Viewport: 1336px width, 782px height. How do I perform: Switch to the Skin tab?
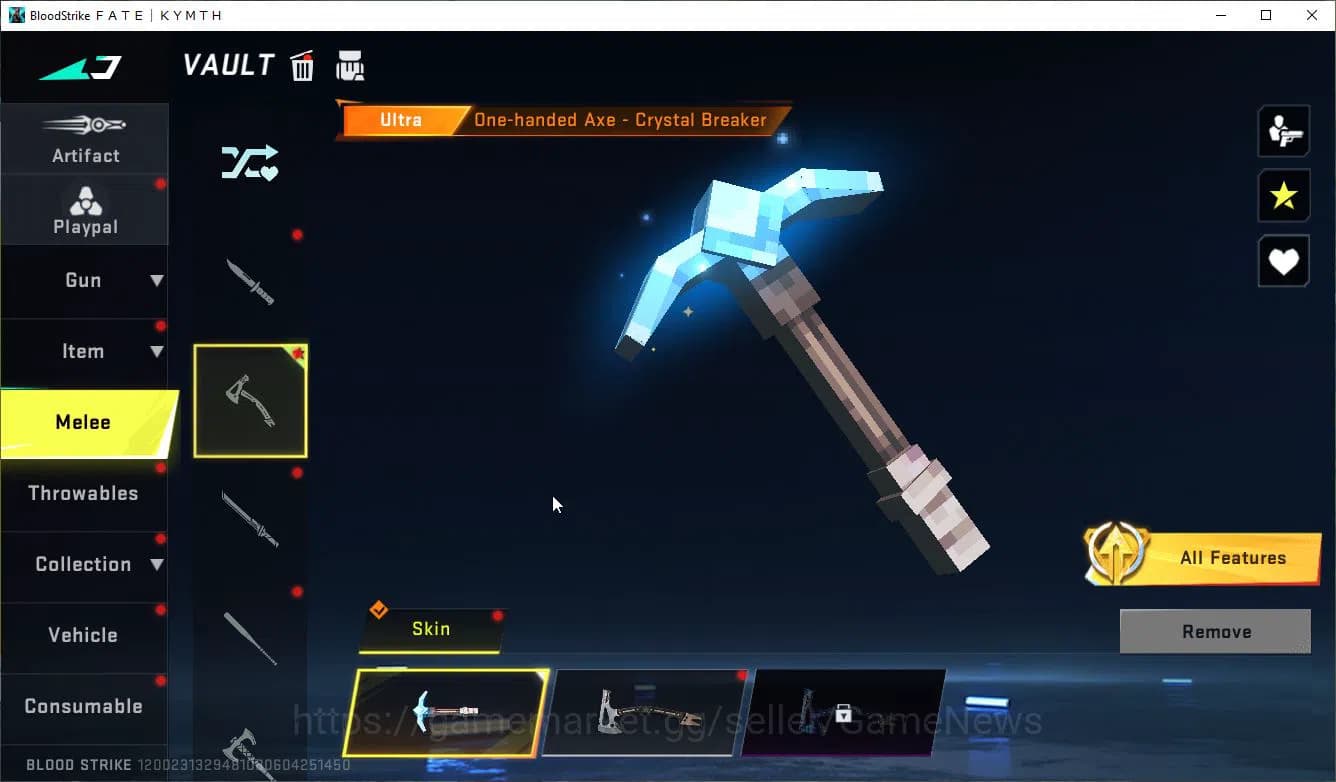432,630
